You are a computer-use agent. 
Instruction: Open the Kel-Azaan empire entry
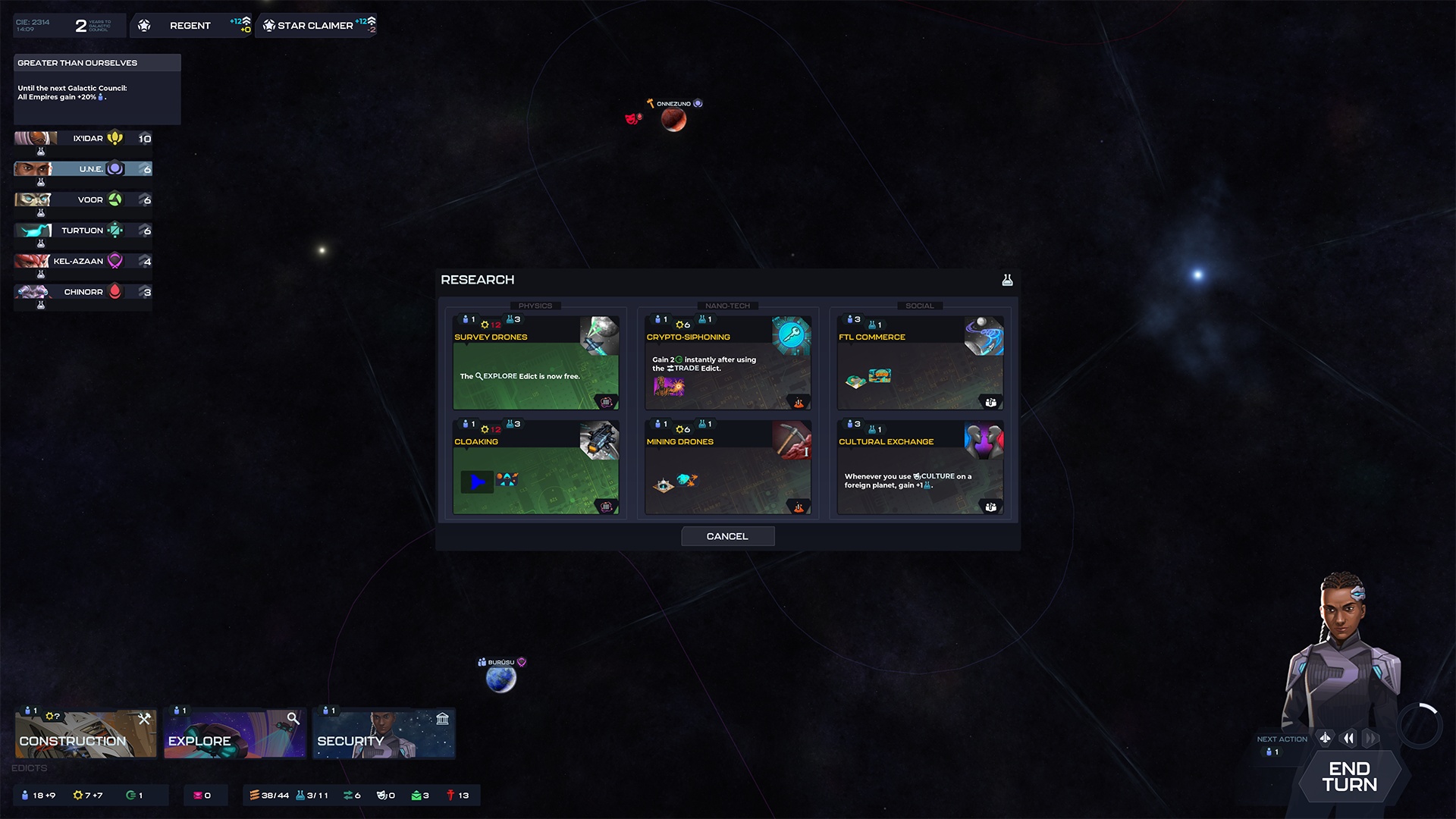point(83,262)
